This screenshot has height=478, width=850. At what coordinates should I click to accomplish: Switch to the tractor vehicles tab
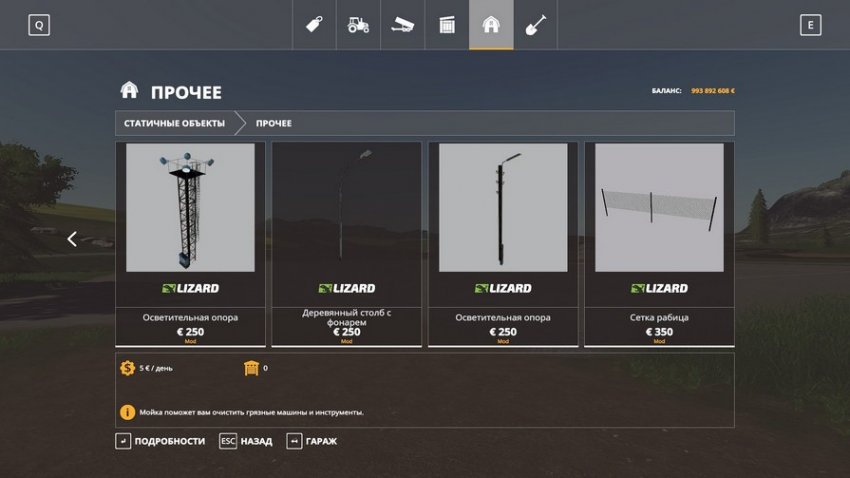[x=358, y=25]
